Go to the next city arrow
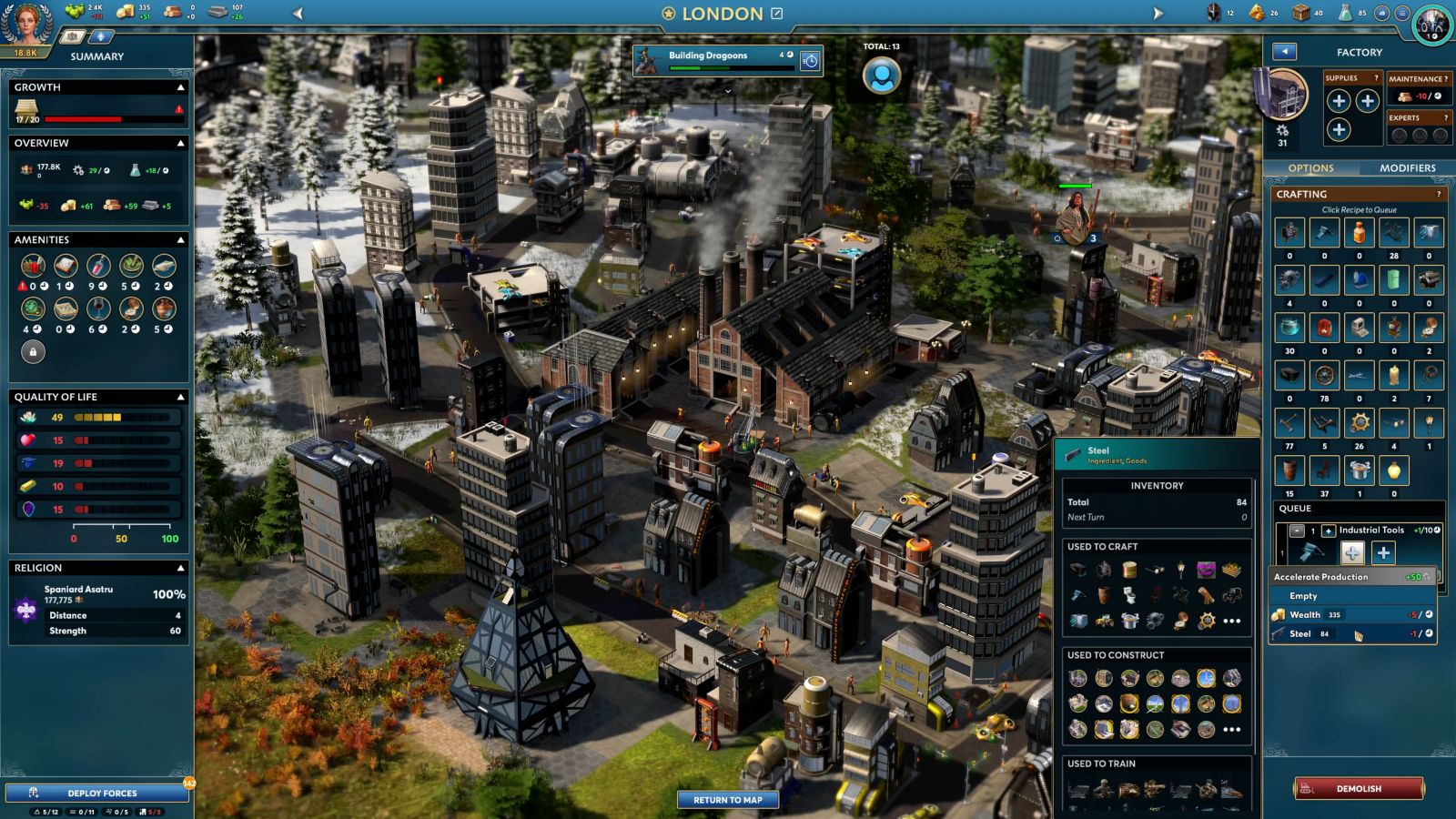The width and height of the screenshot is (1456, 819). click(1158, 14)
